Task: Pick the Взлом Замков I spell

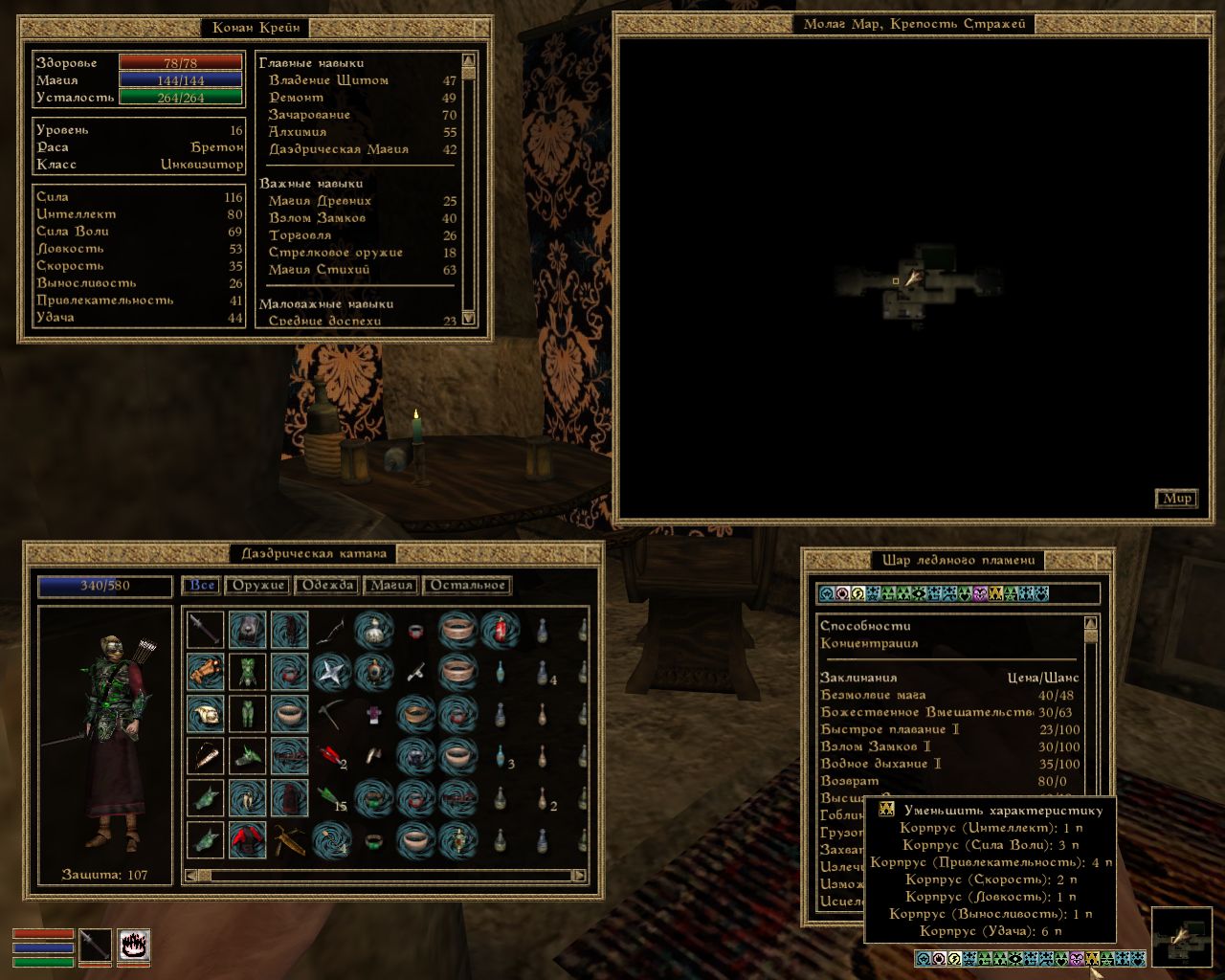Action: pyautogui.click(x=876, y=746)
